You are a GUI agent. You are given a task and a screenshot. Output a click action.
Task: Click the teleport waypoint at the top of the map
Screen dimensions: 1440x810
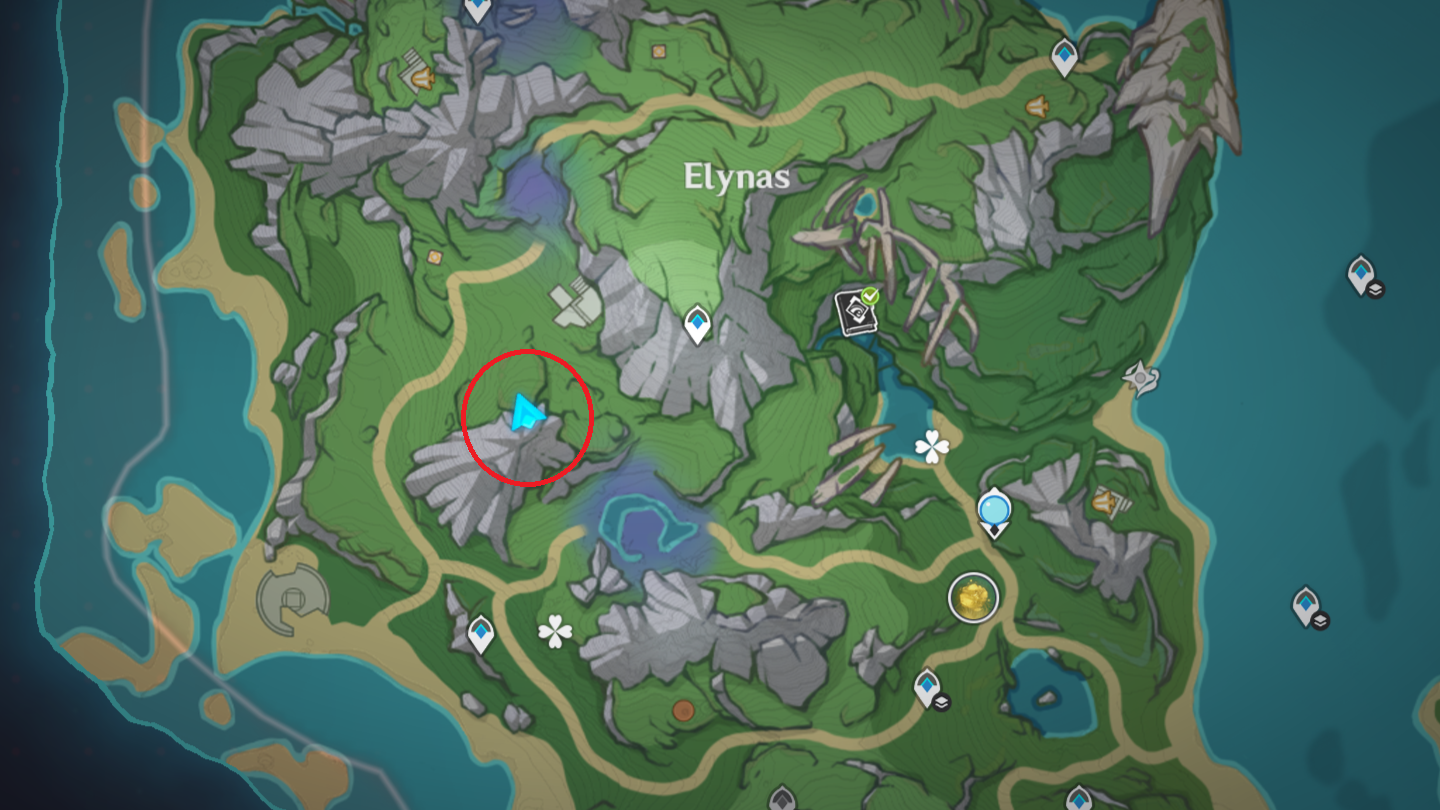tap(478, 10)
